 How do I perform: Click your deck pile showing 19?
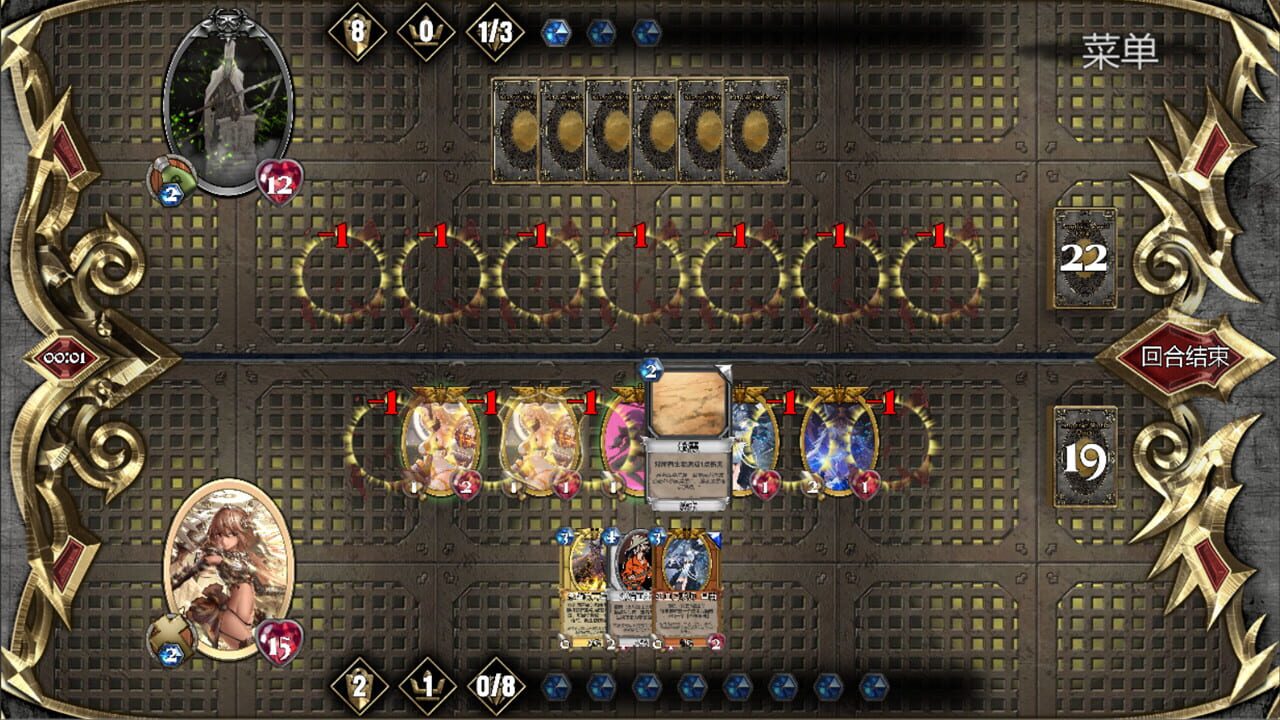coord(1083,455)
